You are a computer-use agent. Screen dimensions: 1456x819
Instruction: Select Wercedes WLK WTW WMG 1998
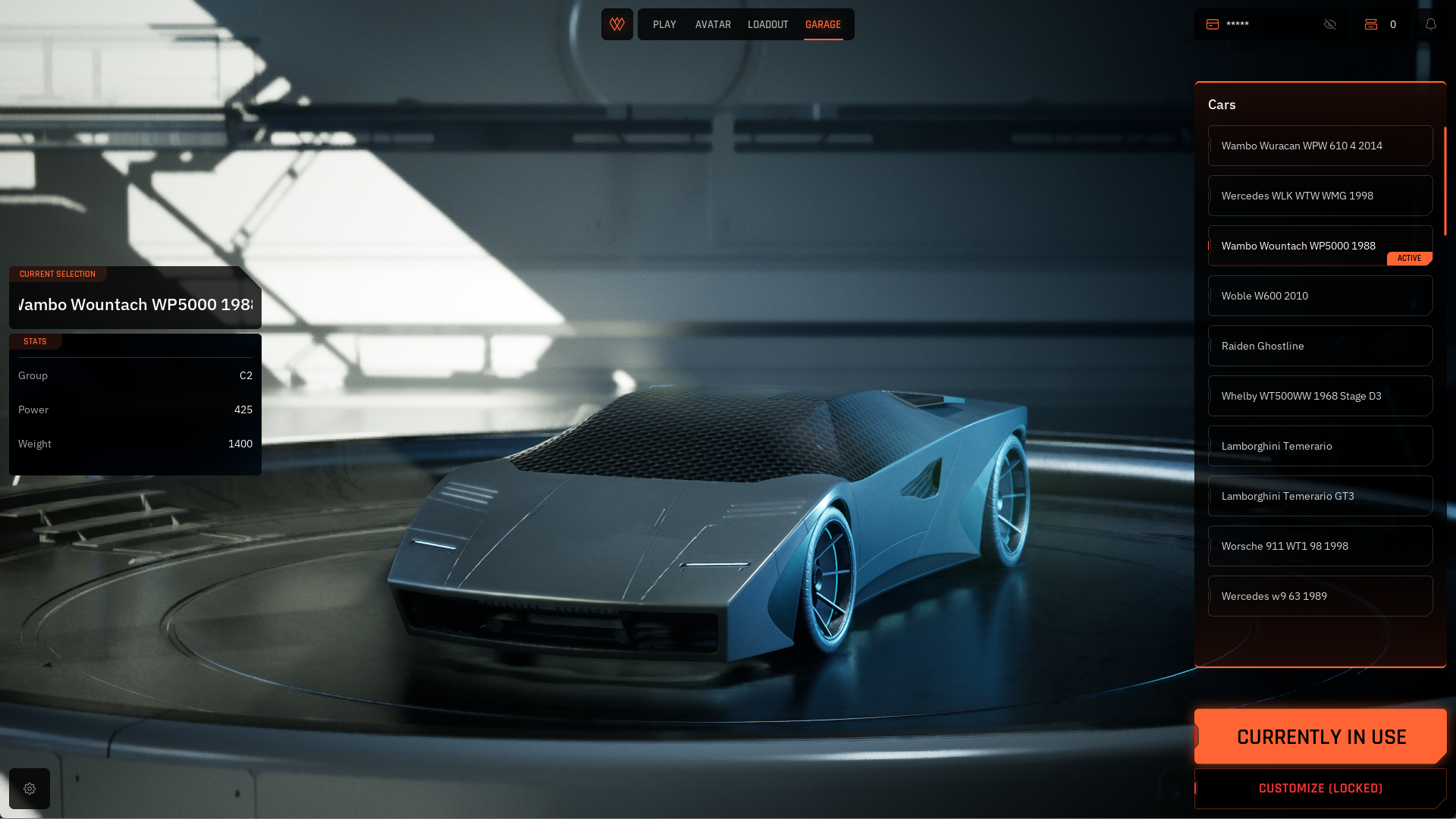click(1319, 196)
